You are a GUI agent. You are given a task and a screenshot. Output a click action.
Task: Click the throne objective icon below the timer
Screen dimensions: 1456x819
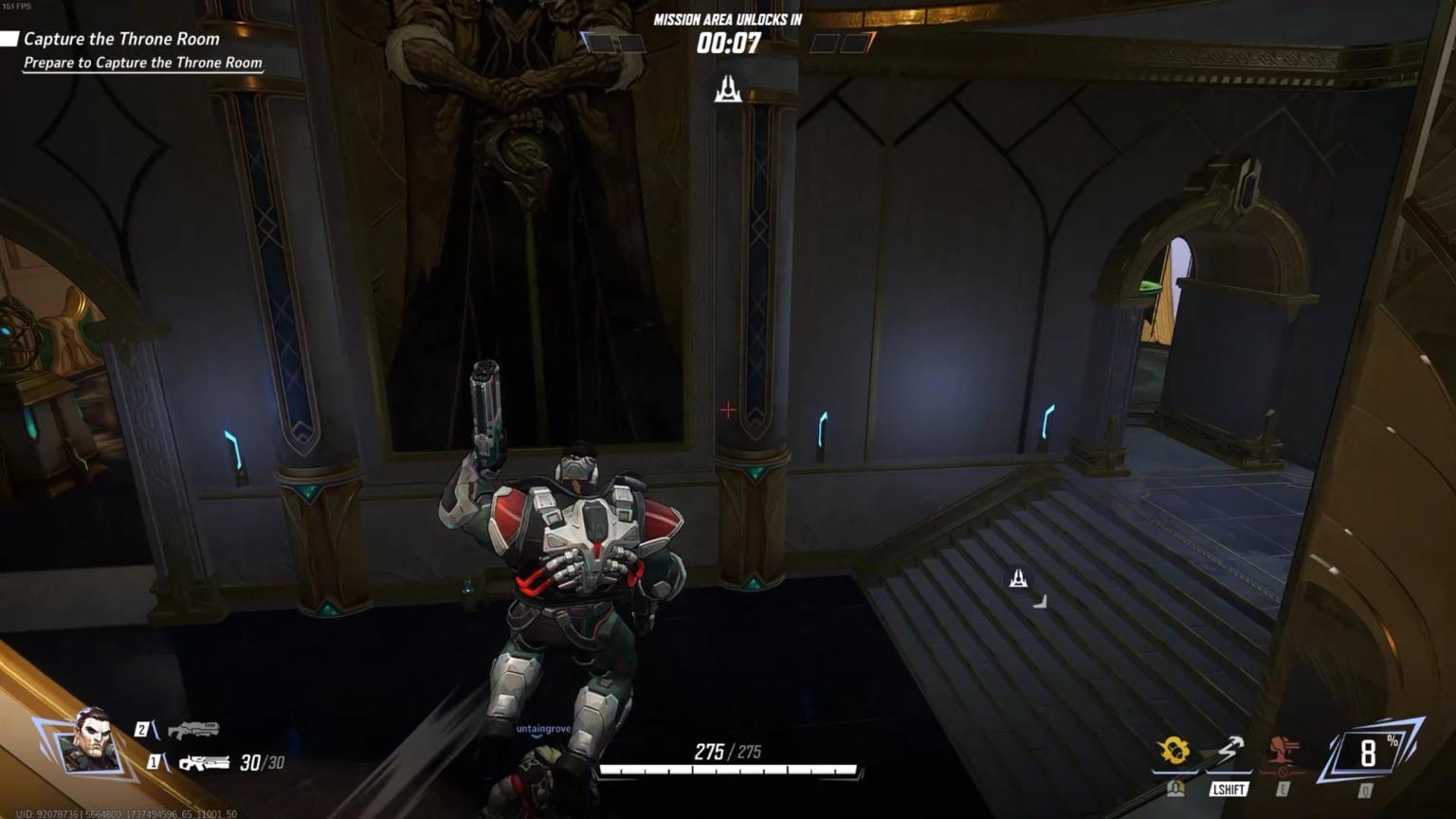[727, 90]
